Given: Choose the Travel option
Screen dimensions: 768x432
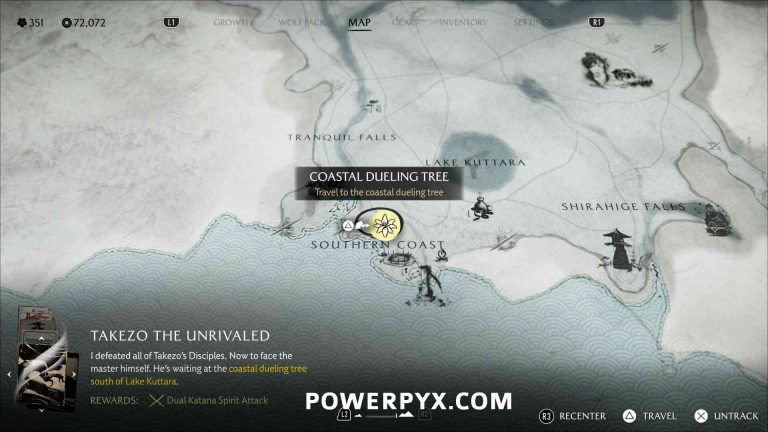Looking at the screenshot, I should pyautogui.click(x=651, y=415).
